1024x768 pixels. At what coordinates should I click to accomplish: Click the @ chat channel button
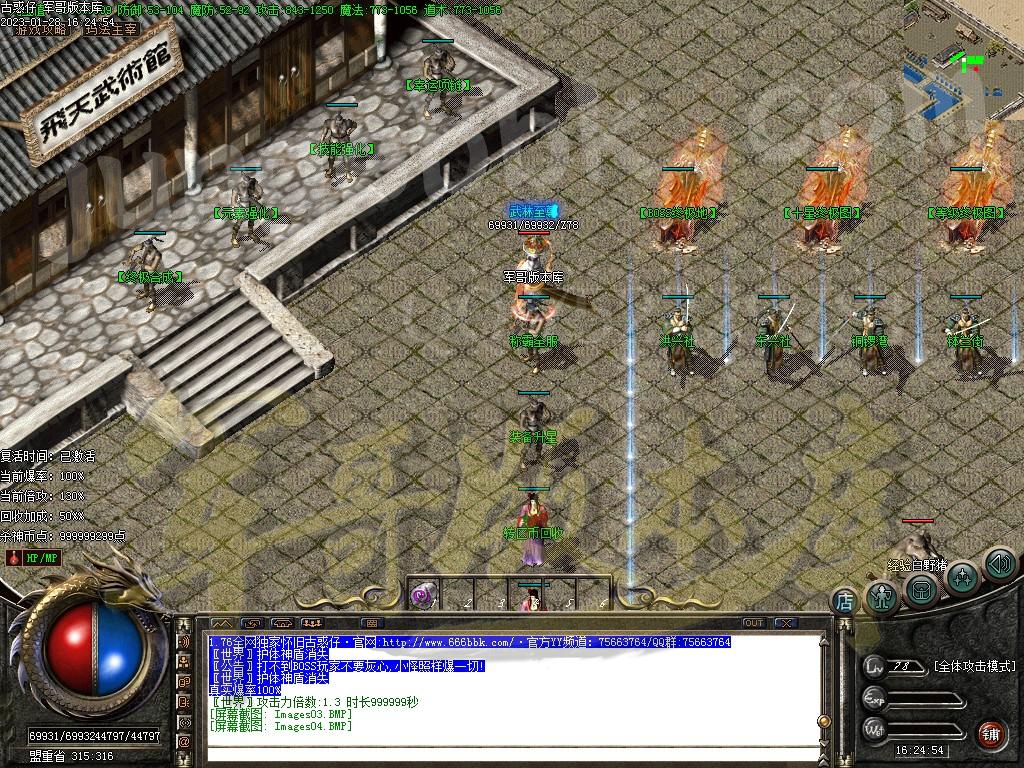[184, 742]
